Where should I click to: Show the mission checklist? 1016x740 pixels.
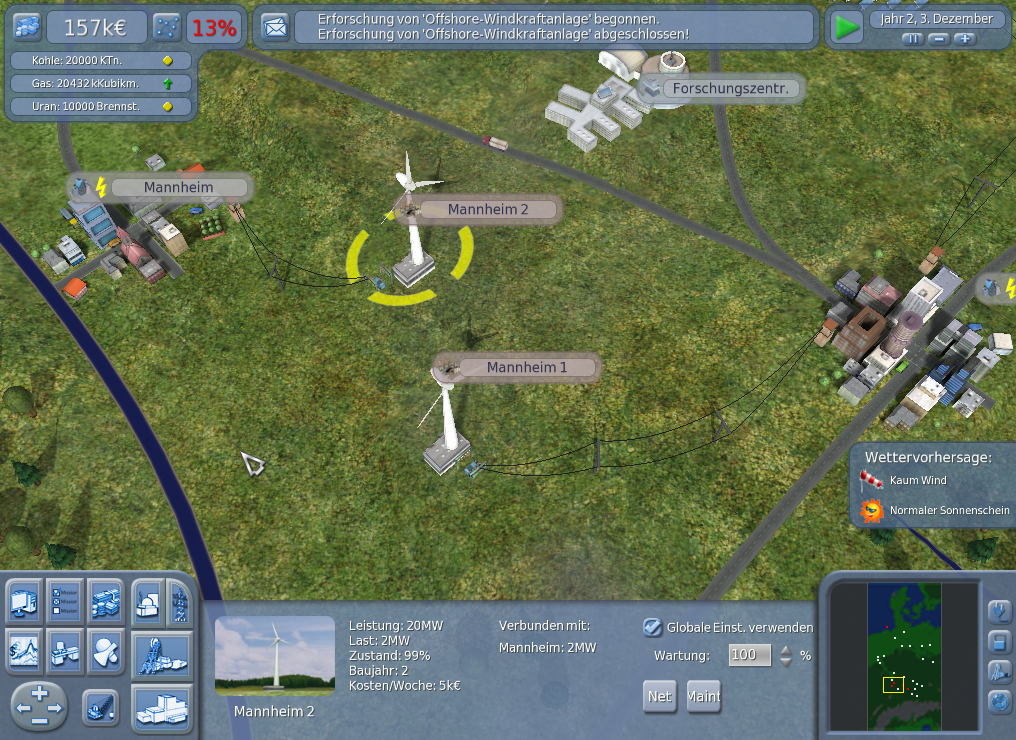[x=65, y=600]
